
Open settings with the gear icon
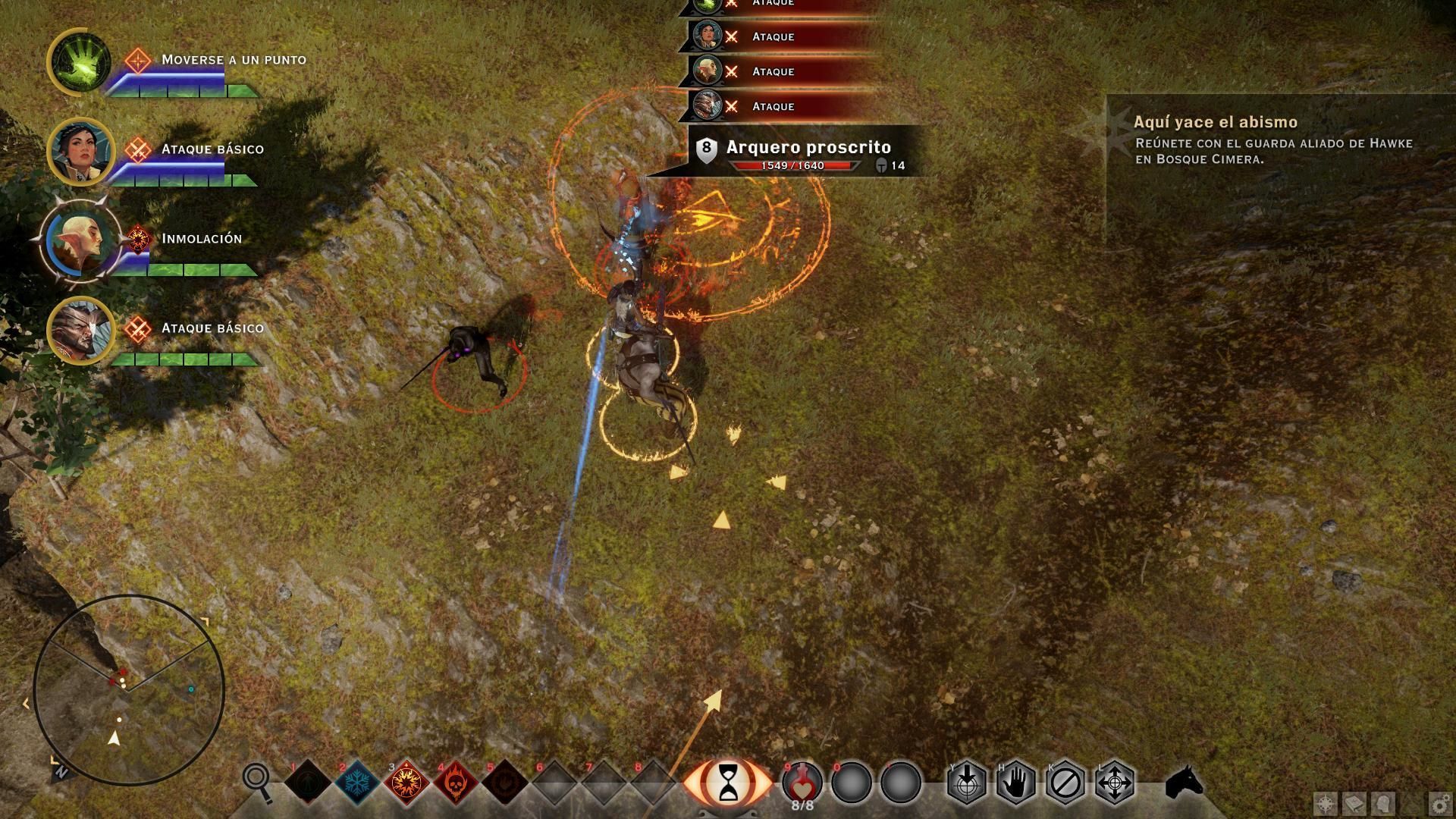click(1440, 803)
